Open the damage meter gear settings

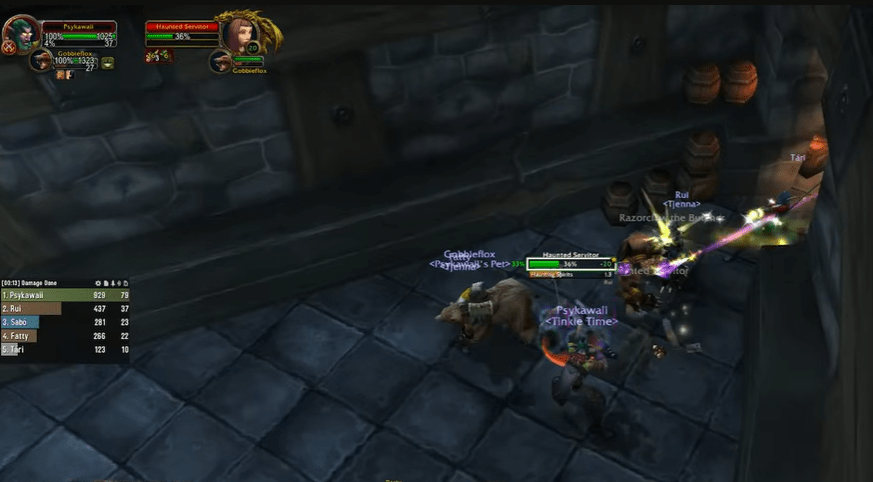[98, 283]
